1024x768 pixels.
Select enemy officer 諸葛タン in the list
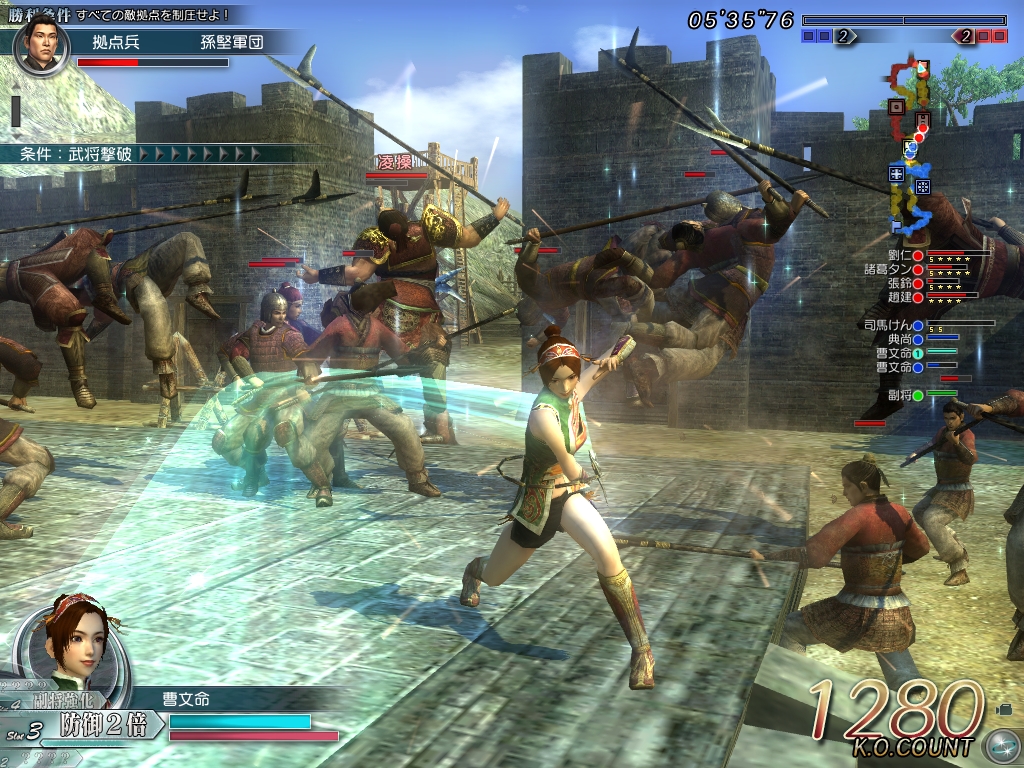click(890, 270)
